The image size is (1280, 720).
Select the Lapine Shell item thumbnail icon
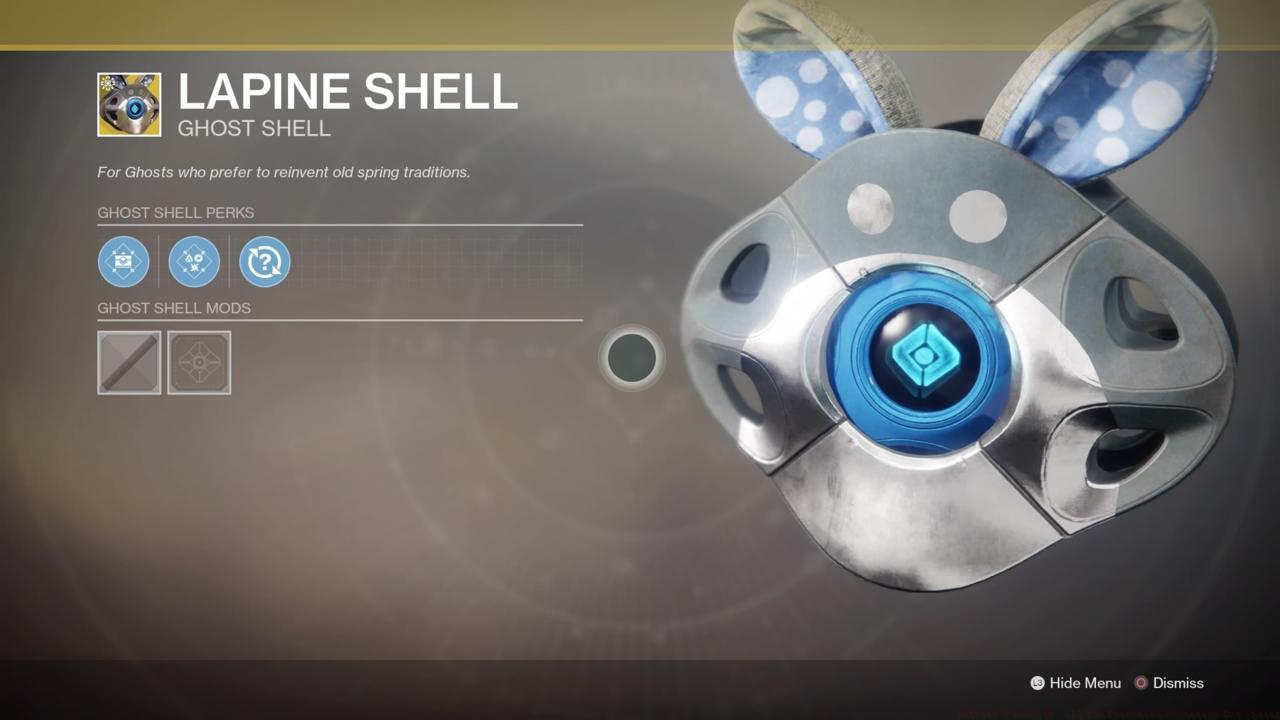tap(129, 103)
